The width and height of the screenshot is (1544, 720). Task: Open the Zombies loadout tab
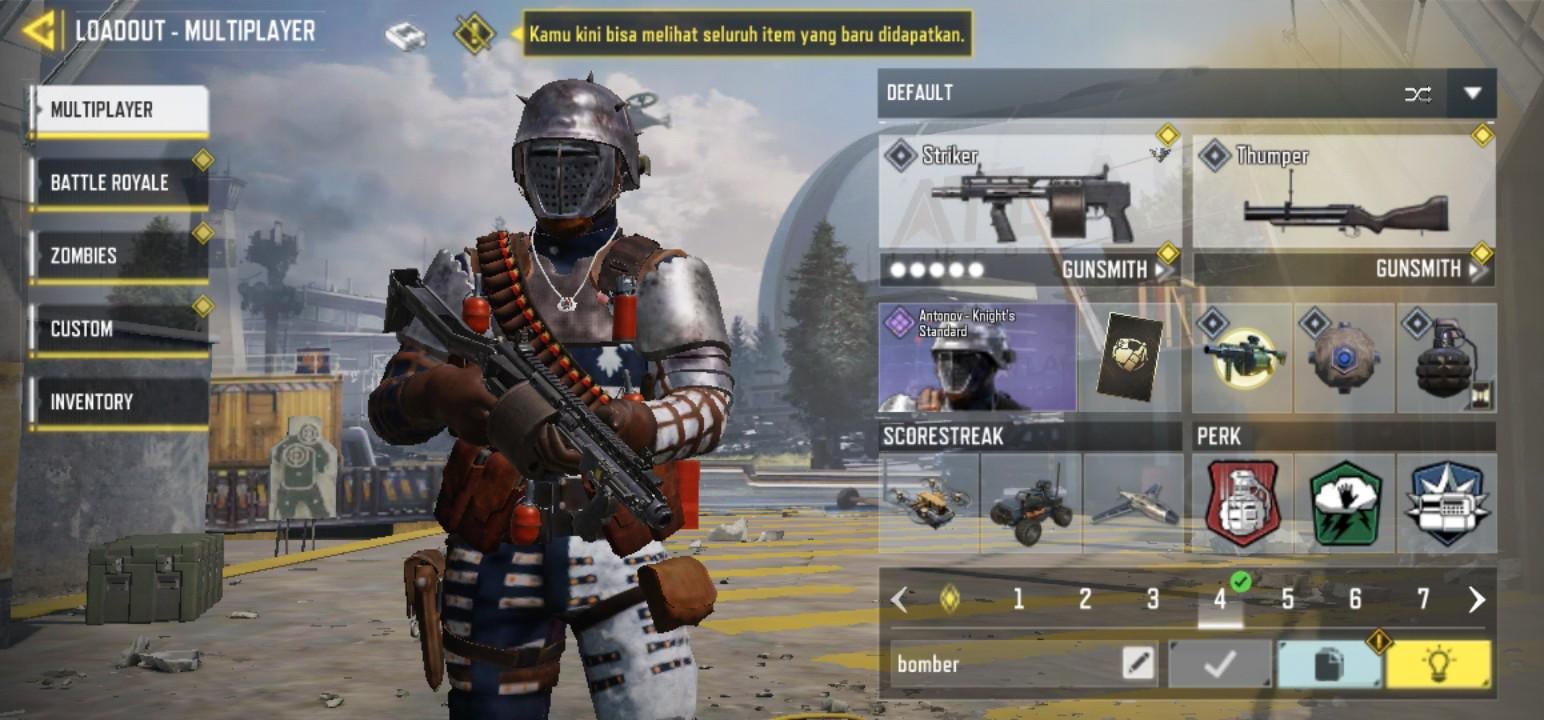[118, 256]
